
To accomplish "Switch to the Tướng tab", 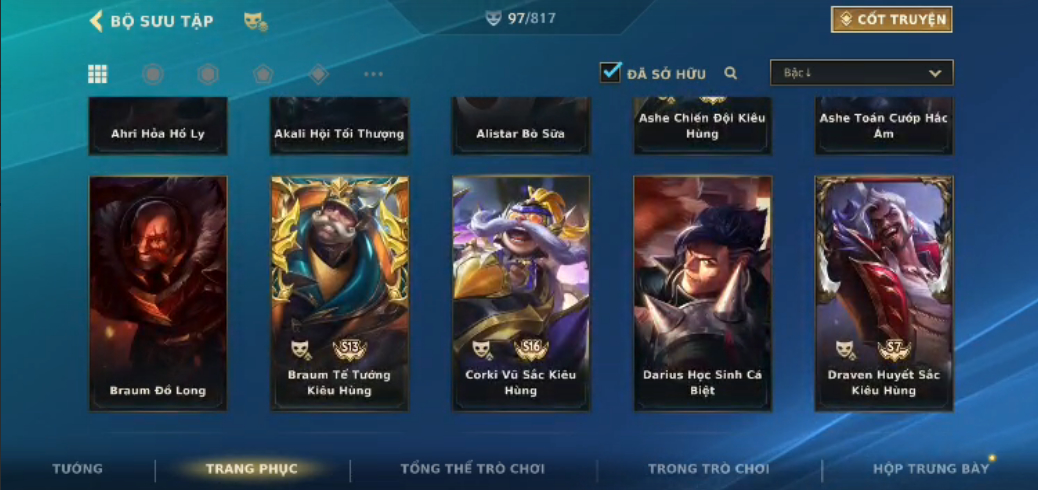I will (x=77, y=469).
